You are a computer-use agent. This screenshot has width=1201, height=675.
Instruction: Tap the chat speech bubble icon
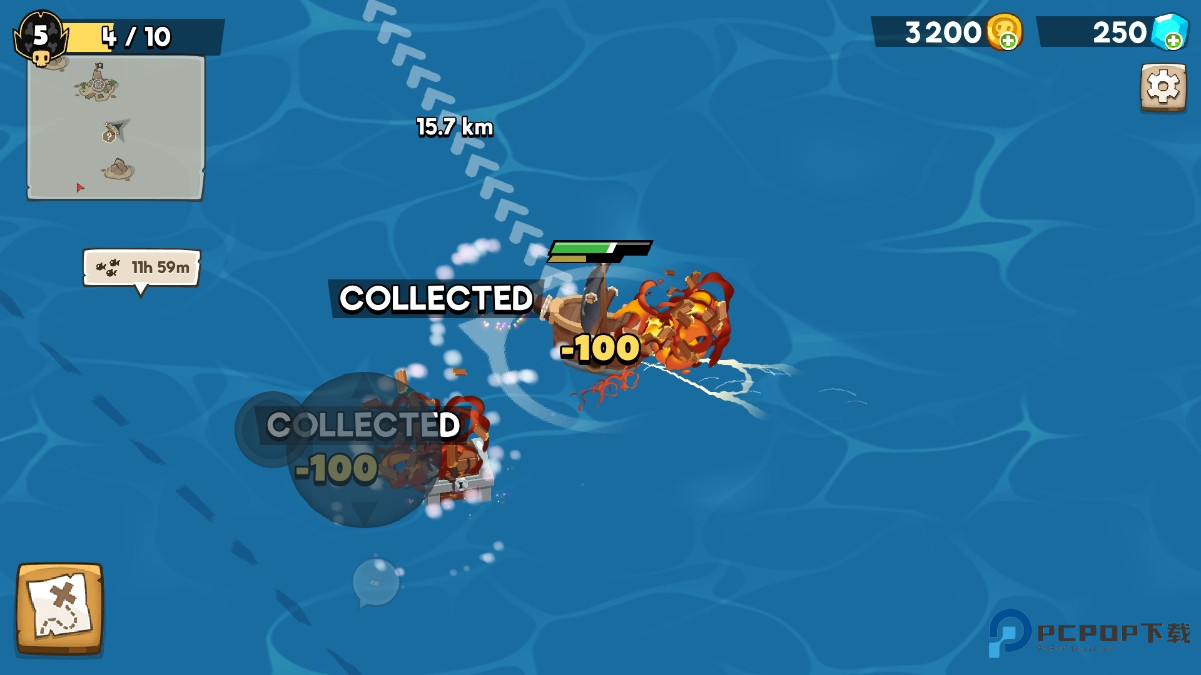tap(376, 582)
